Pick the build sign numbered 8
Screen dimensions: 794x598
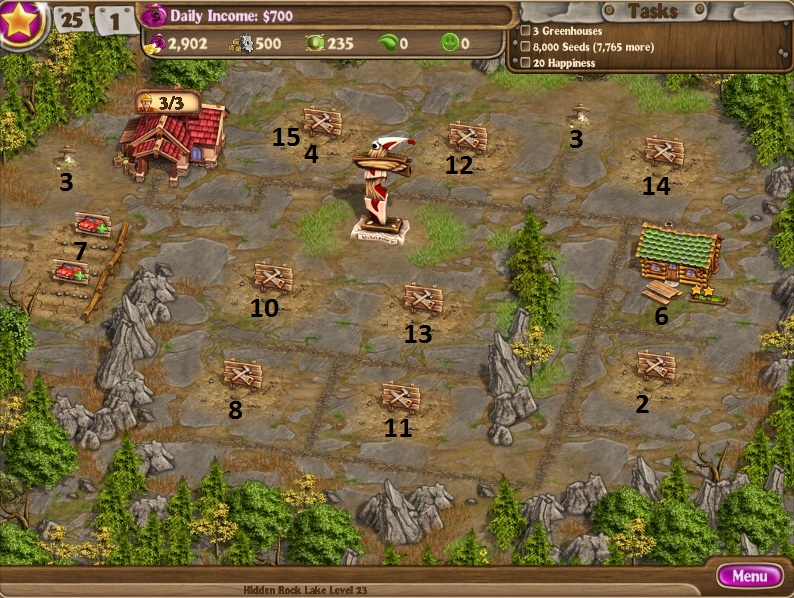pos(242,373)
